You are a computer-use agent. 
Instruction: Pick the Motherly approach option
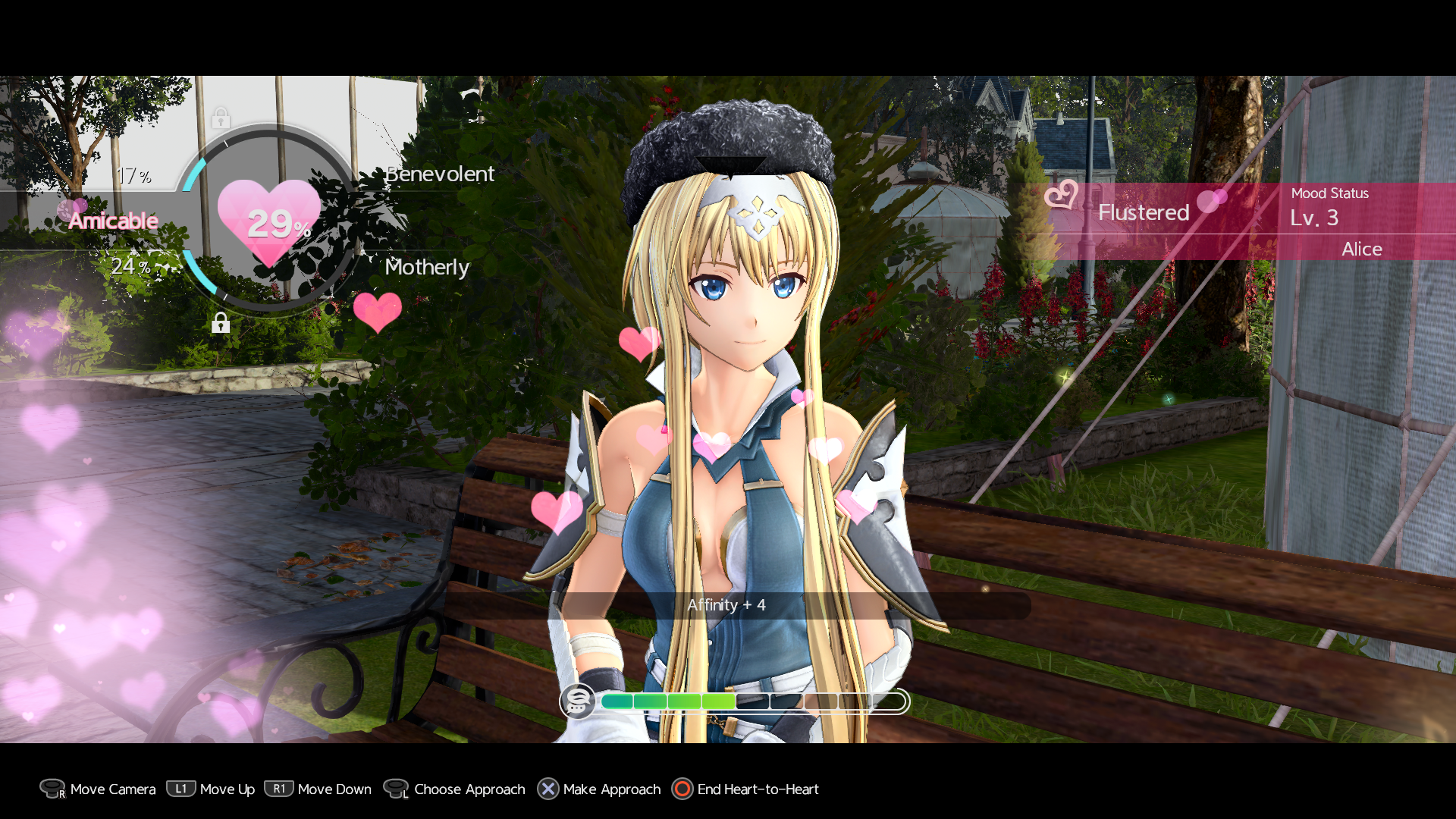pyautogui.click(x=427, y=267)
